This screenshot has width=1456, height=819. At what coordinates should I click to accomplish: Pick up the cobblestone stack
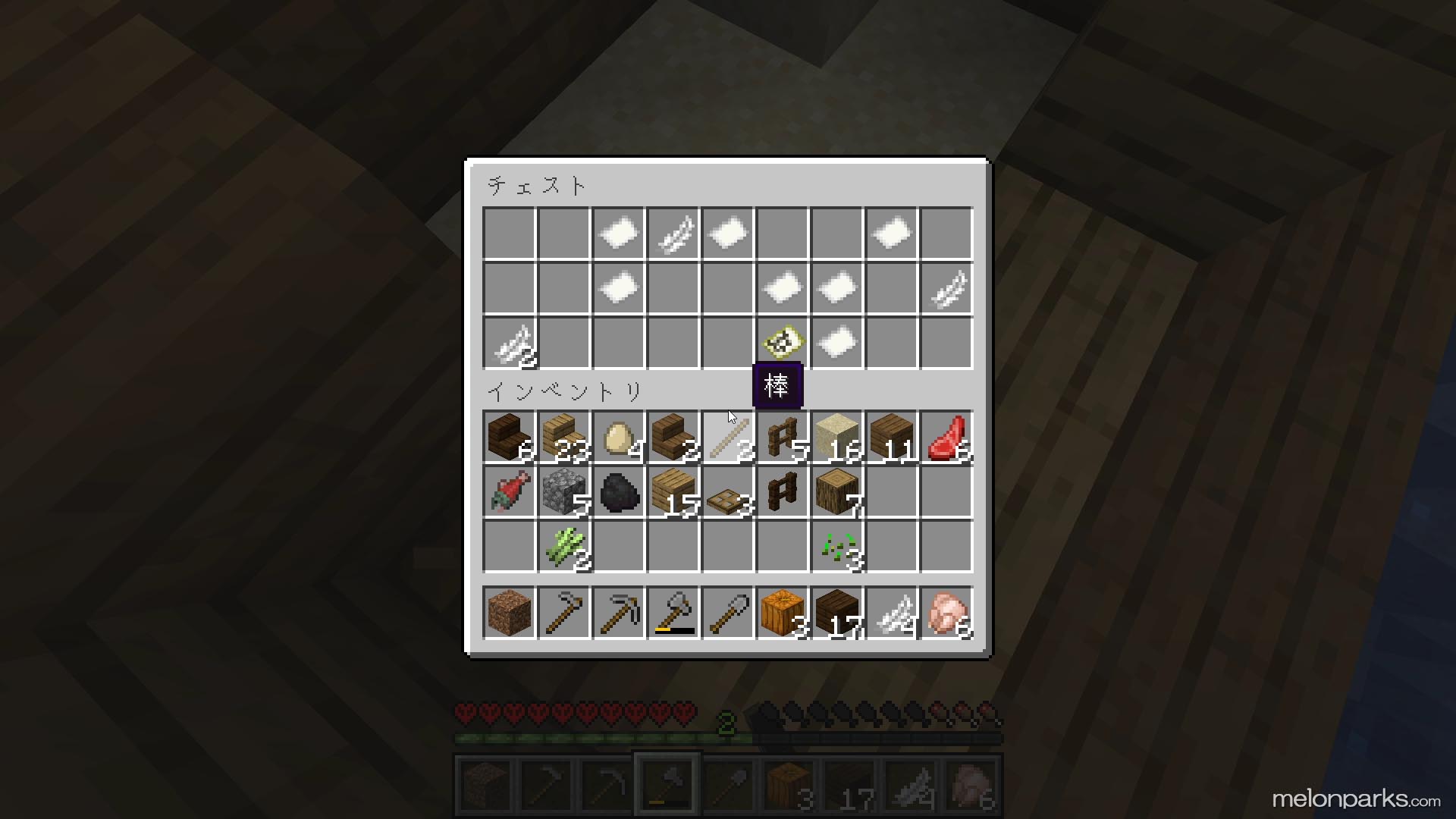[x=563, y=492]
